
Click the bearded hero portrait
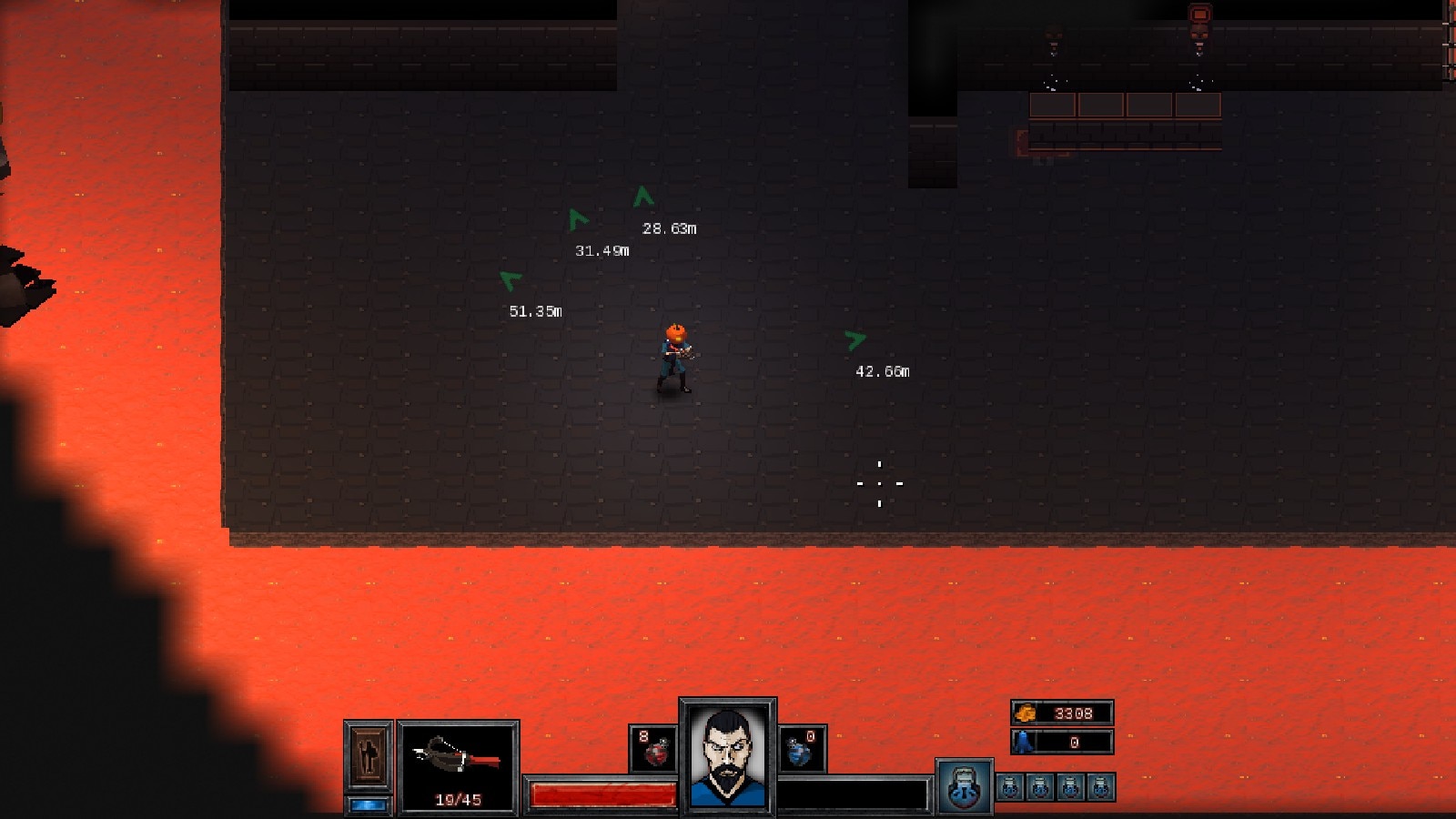(727, 755)
